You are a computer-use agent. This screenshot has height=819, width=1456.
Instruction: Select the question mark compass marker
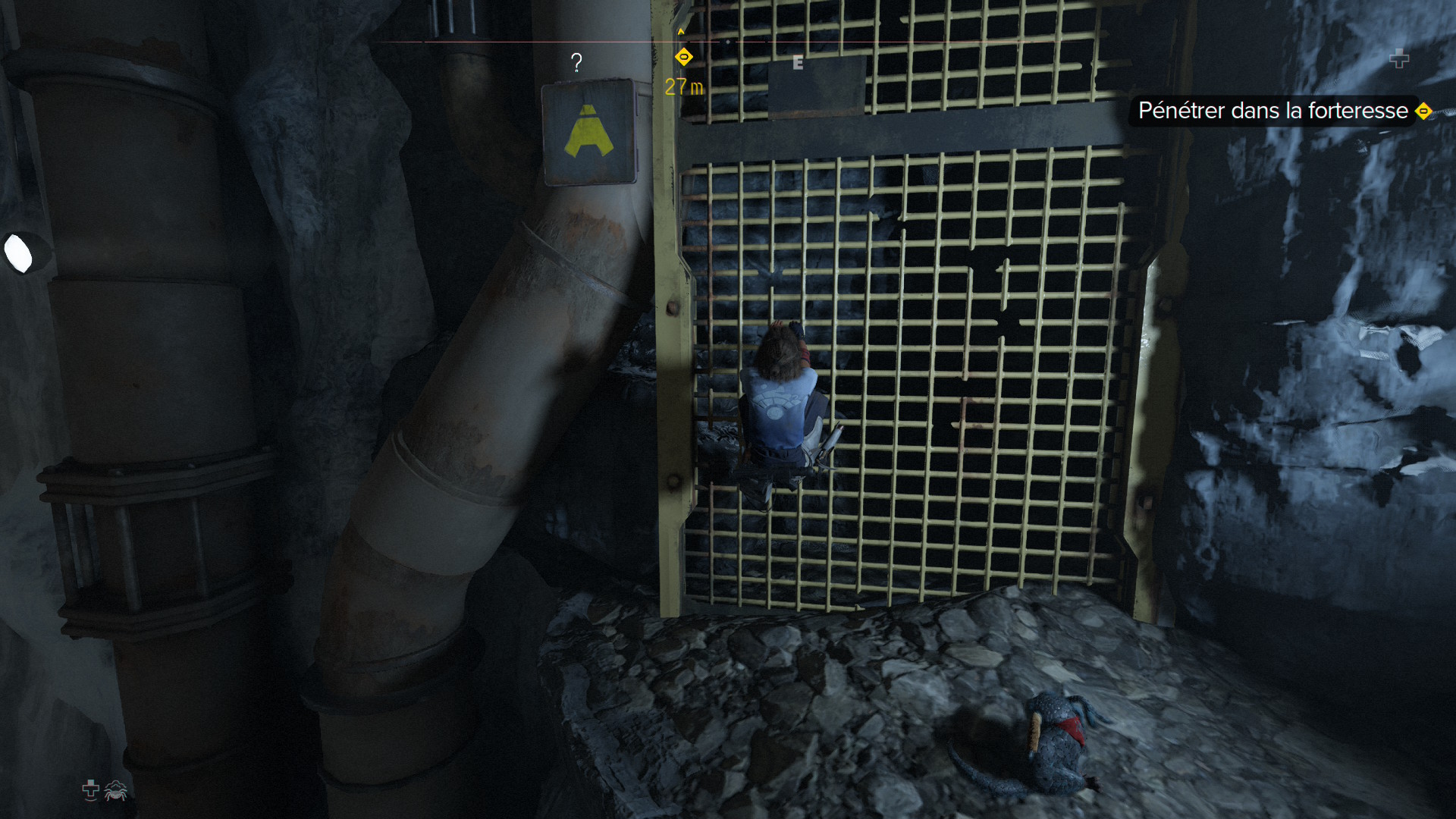576,62
